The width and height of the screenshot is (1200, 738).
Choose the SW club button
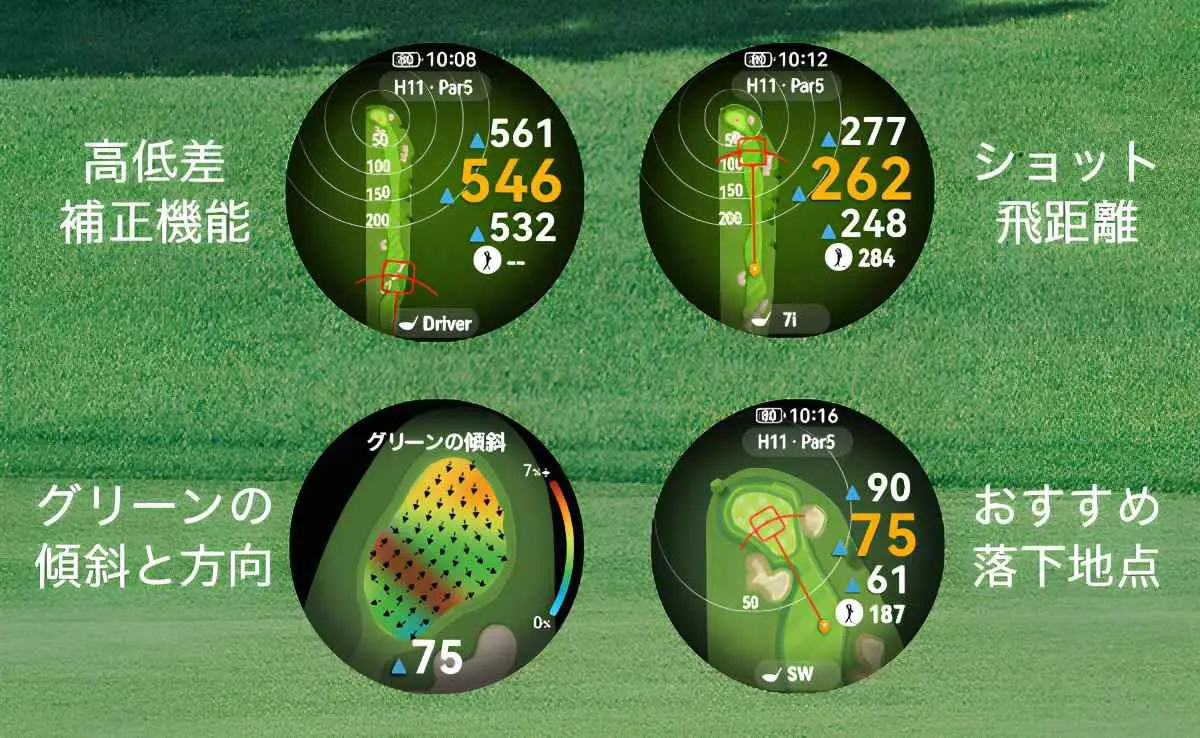click(787, 674)
